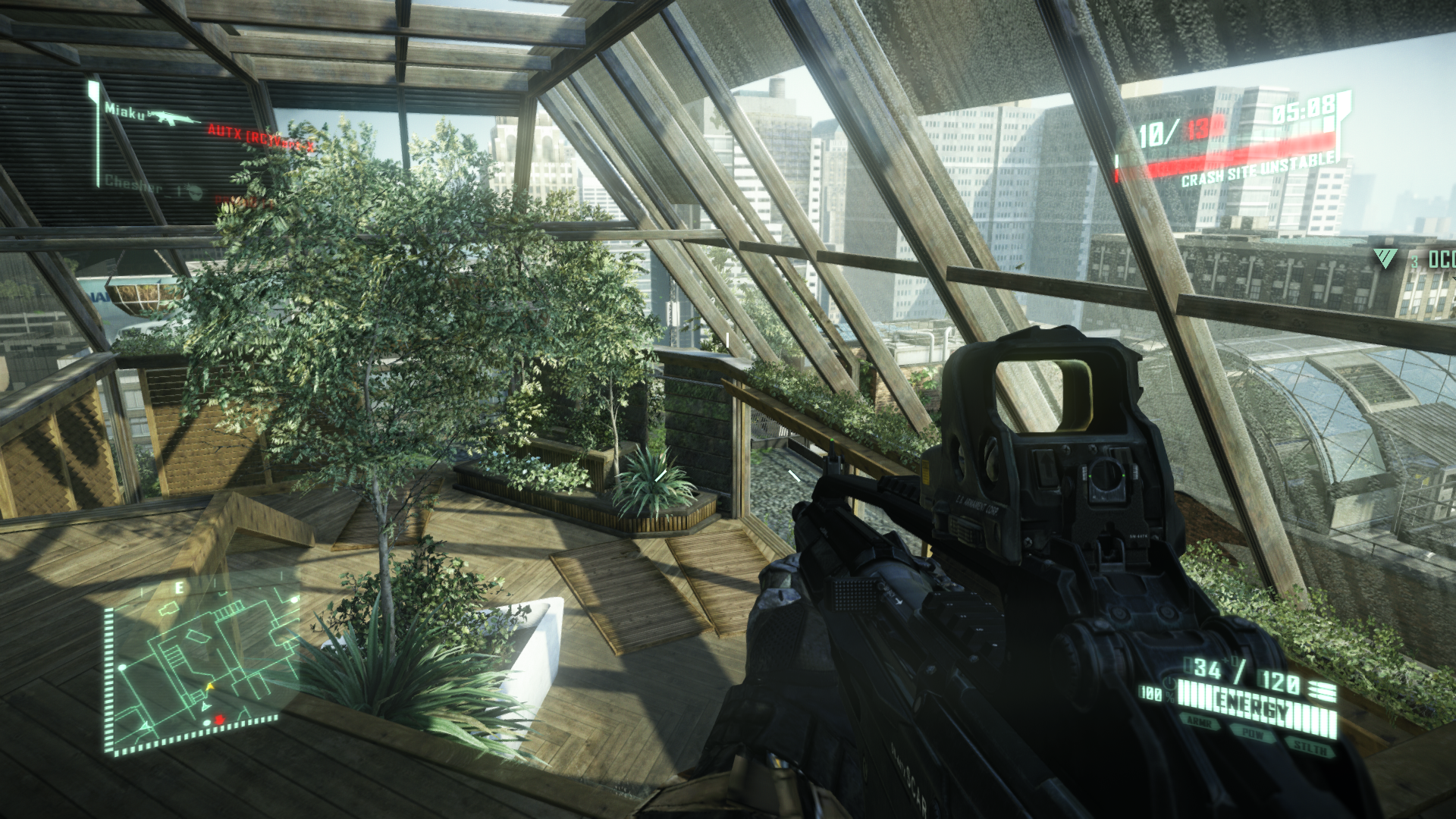
Task: Toggle the POW suit mode indicator
Action: (x=1252, y=734)
